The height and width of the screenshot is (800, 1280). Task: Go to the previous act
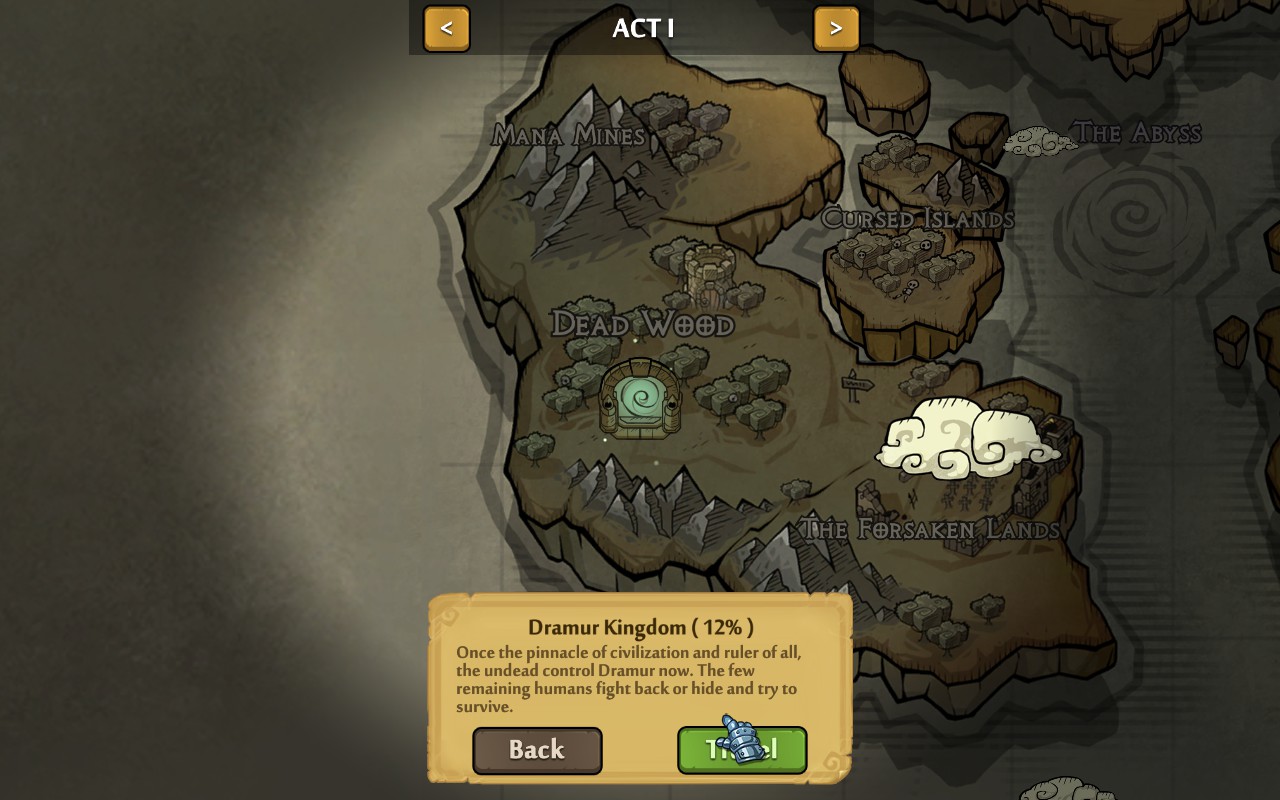click(446, 28)
